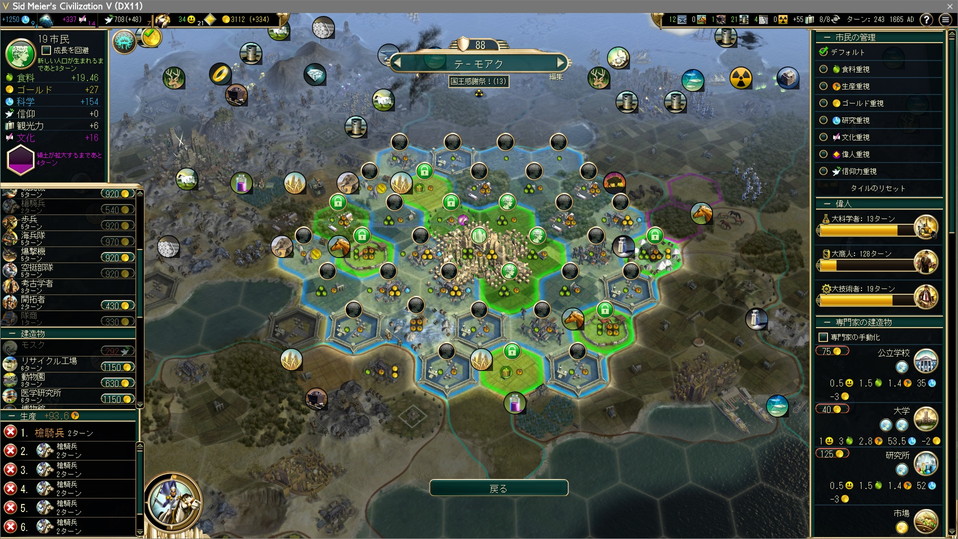The height and width of the screenshot is (539, 958).
Task: Go to previous city with left arrow
Action: tap(396, 63)
